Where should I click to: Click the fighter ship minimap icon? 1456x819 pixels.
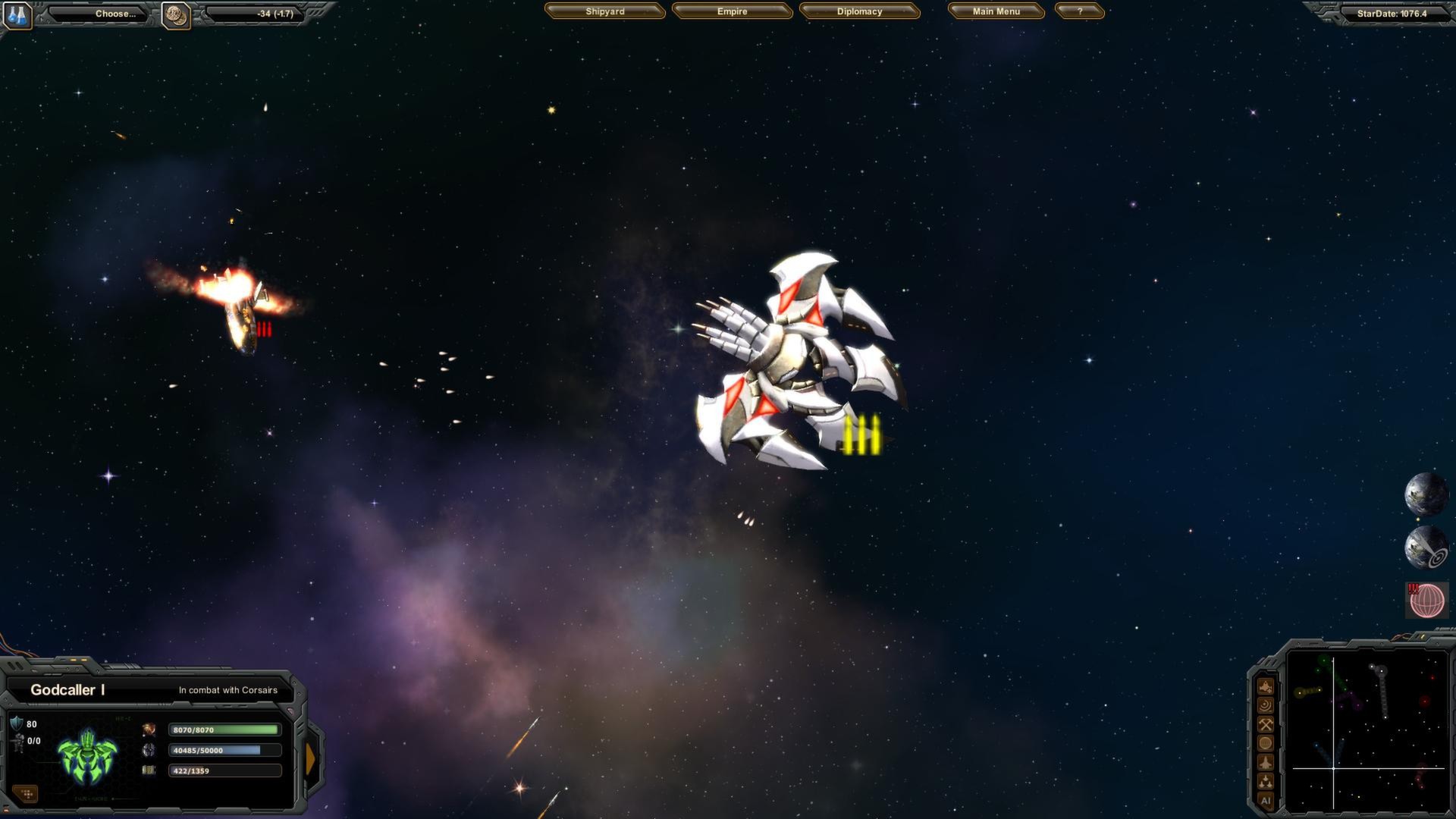(1266, 761)
